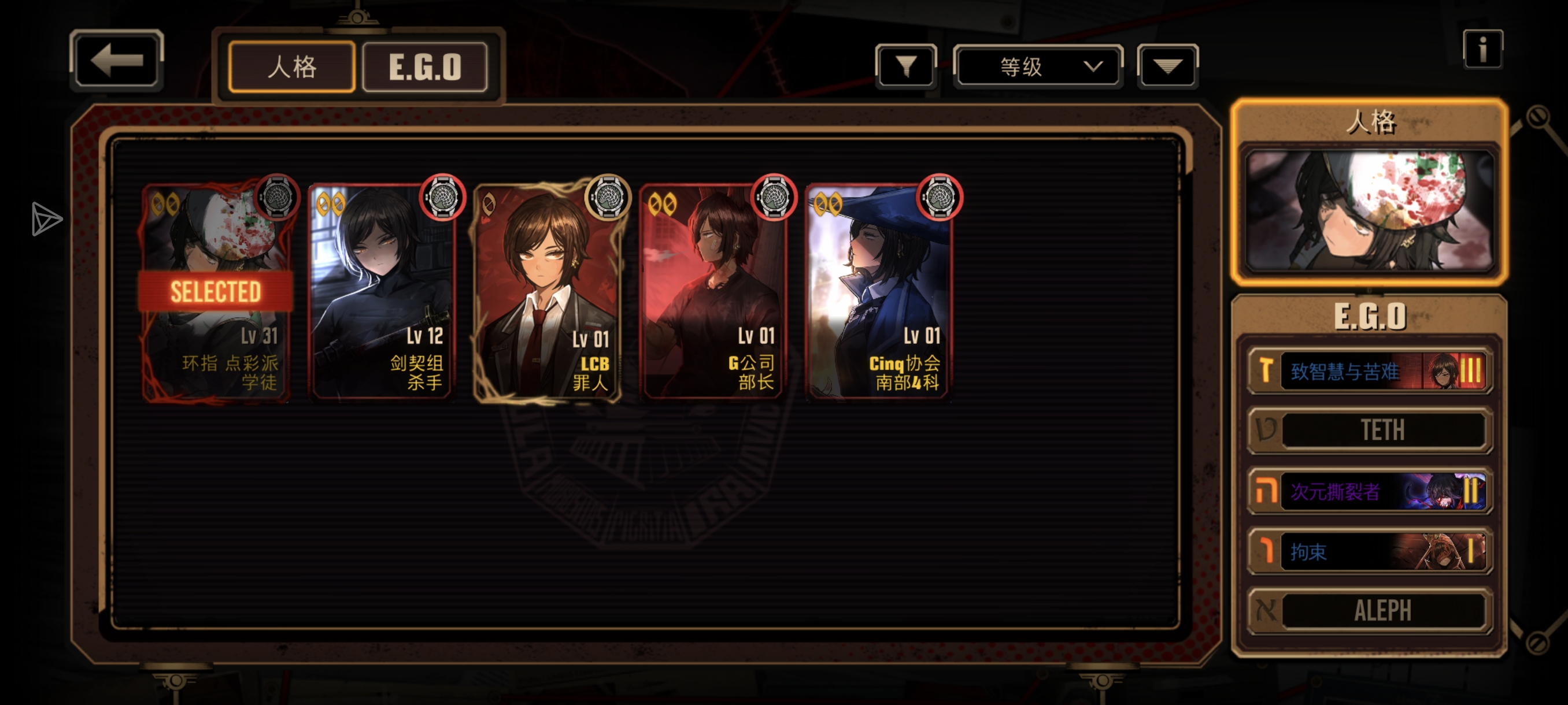This screenshot has height=705, width=1568.
Task: Open the funnel filter options
Action: (906, 66)
